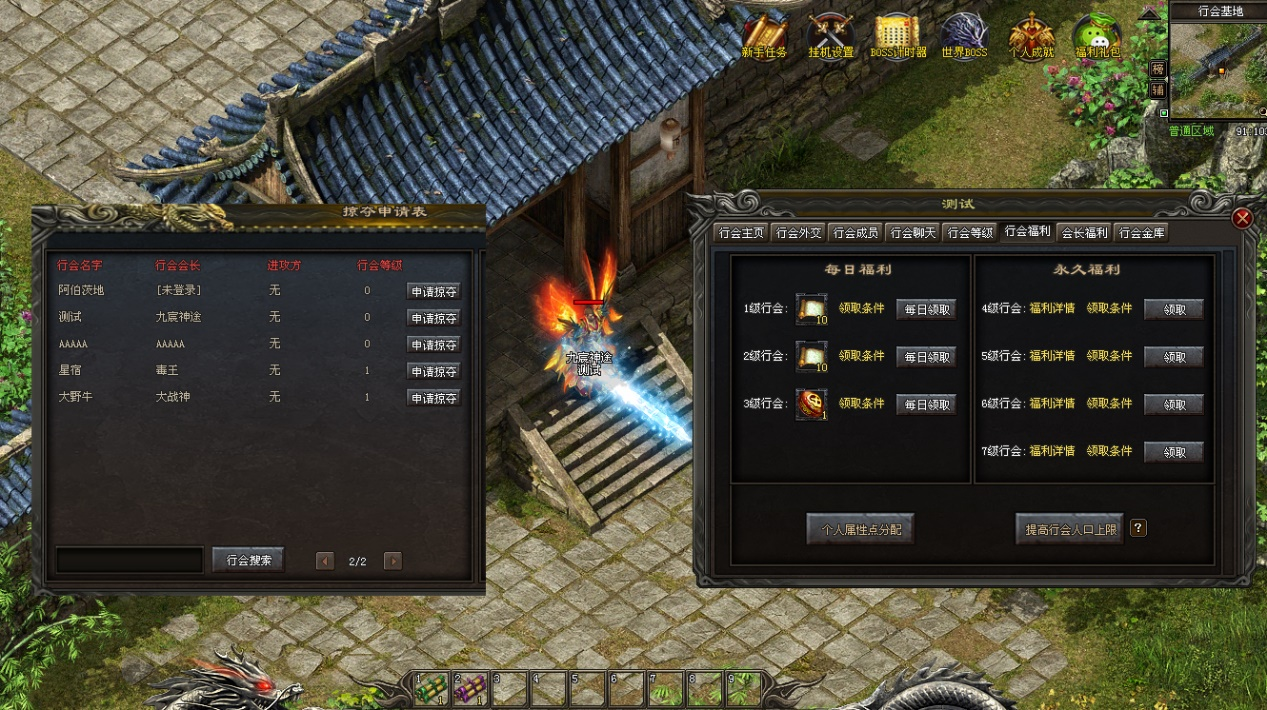This screenshot has height=710, width=1267.
Task: Click the 行会基地 minimap
Action: 1218,70
